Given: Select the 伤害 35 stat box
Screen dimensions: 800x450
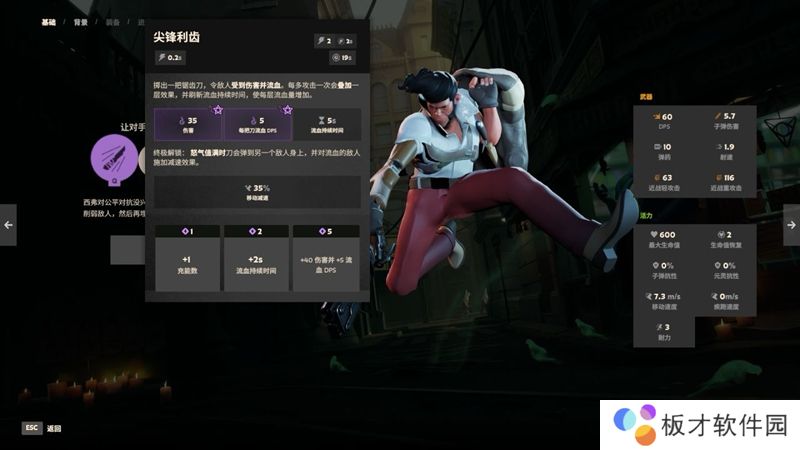Looking at the screenshot, I should click(189, 124).
